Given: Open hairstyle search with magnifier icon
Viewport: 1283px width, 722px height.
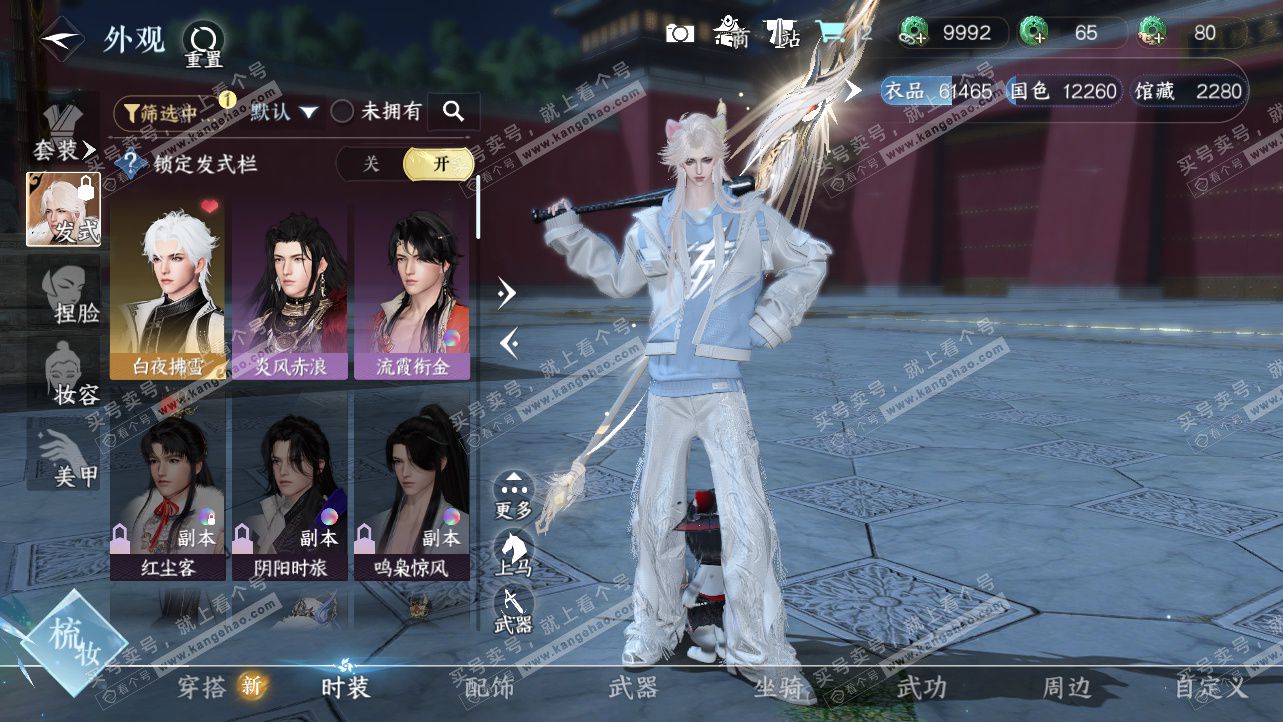Looking at the screenshot, I should pyautogui.click(x=453, y=112).
